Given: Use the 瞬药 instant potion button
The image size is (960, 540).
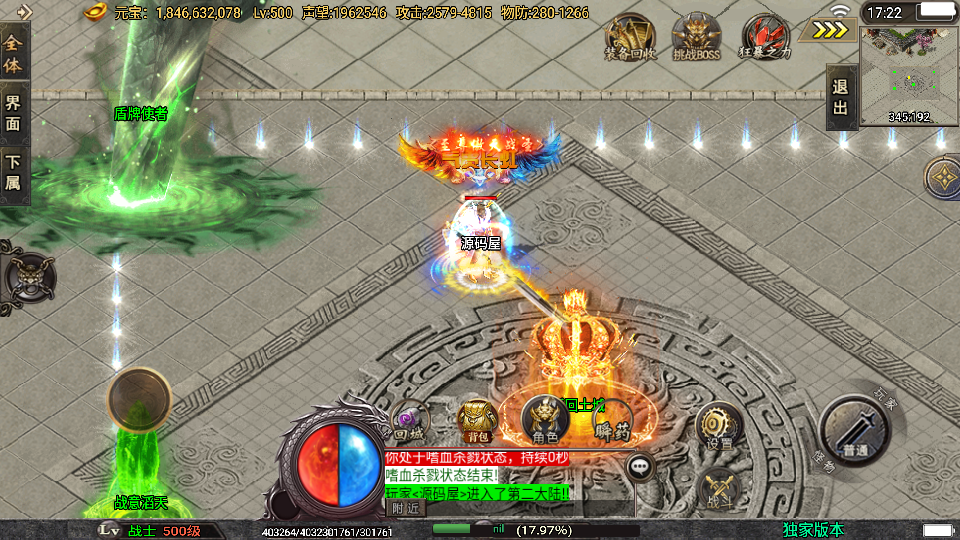Looking at the screenshot, I should [610, 421].
